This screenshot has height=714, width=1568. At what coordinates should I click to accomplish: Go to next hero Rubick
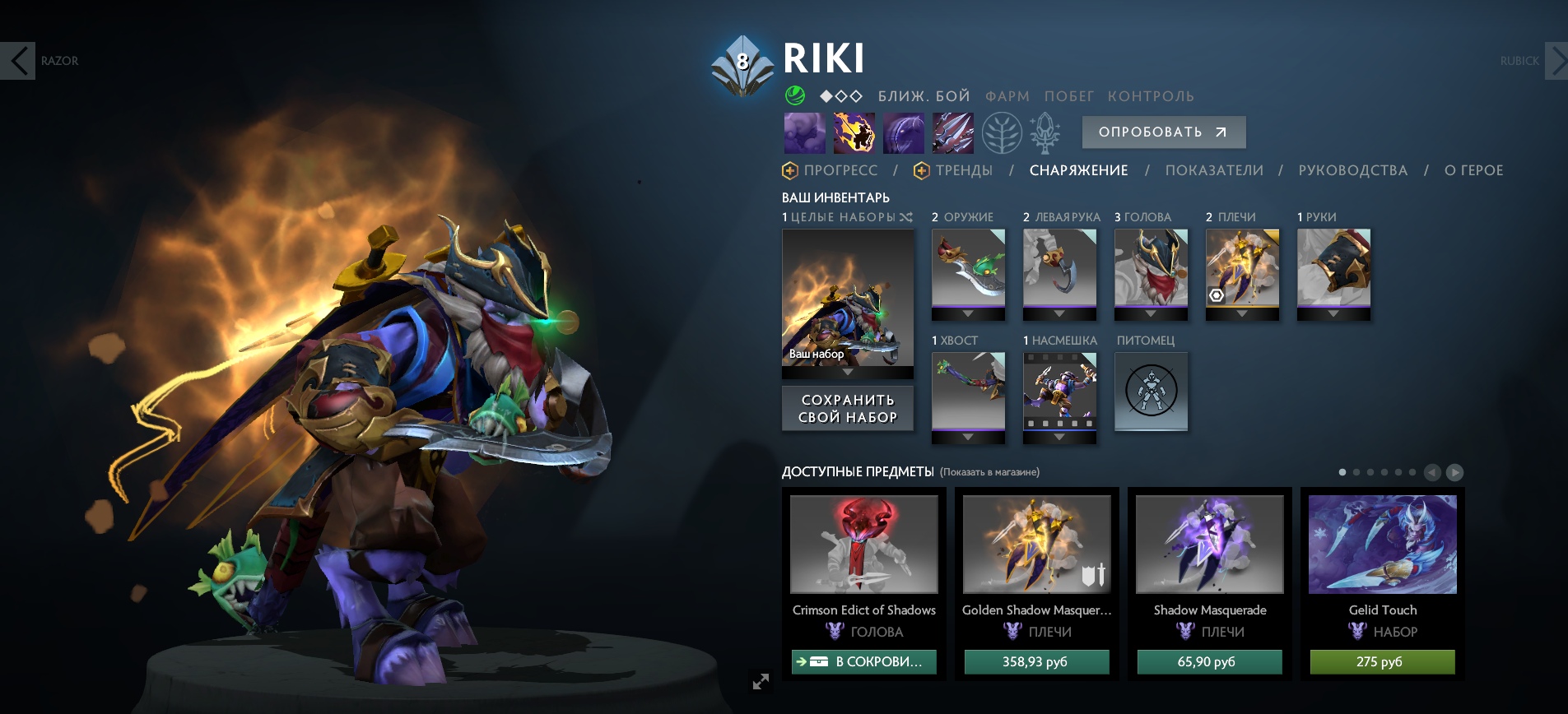(x=1555, y=61)
